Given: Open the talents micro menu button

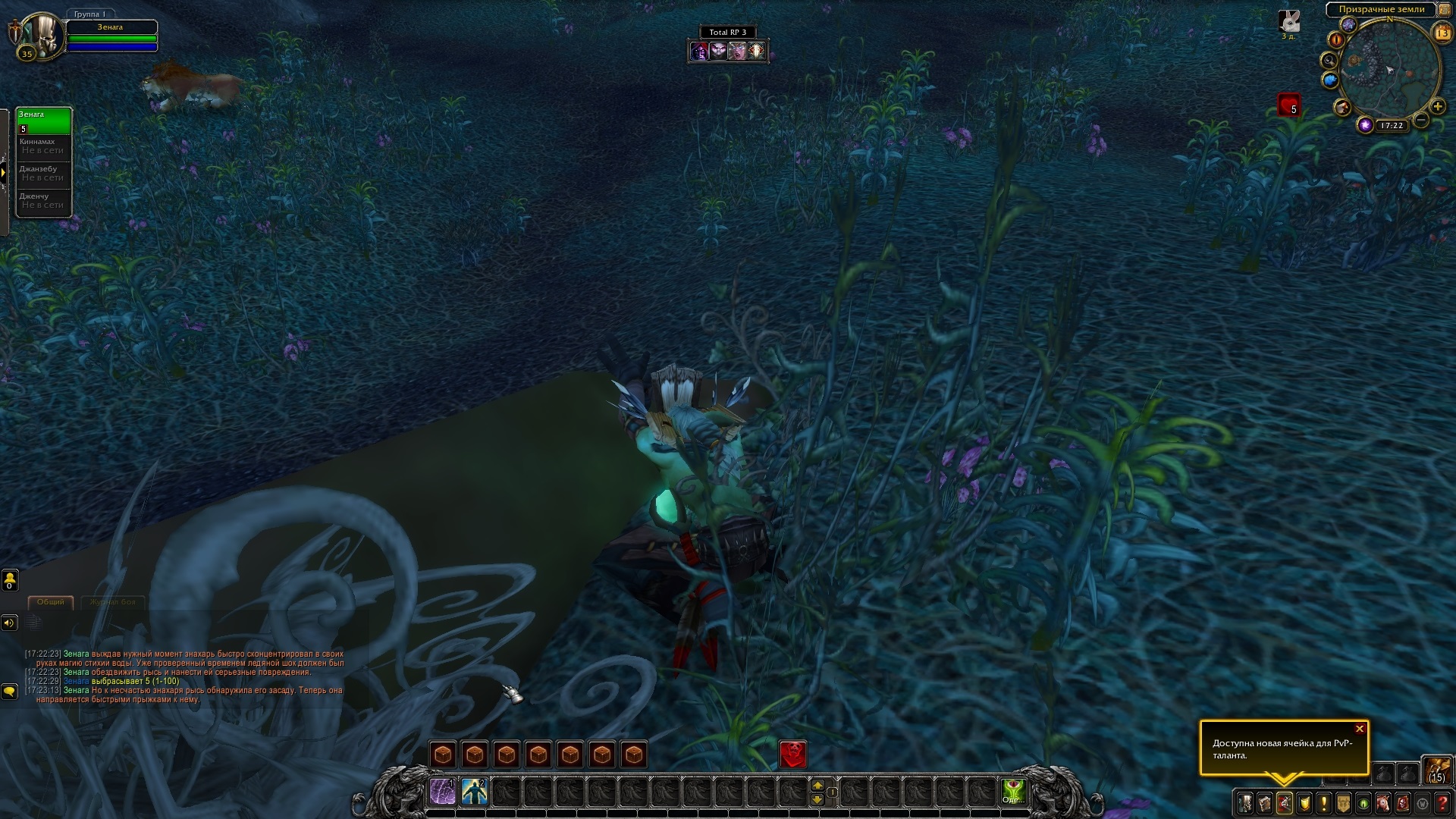Looking at the screenshot, I should pos(1285,802).
